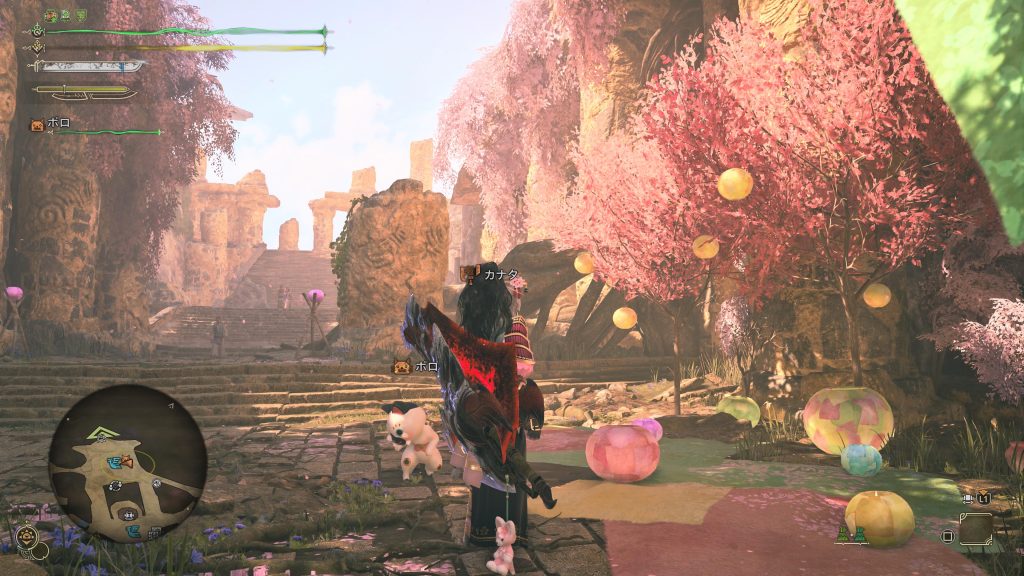This screenshot has width=1024, height=576.
Task: Open the circular minimap
Action: pyautogui.click(x=128, y=463)
